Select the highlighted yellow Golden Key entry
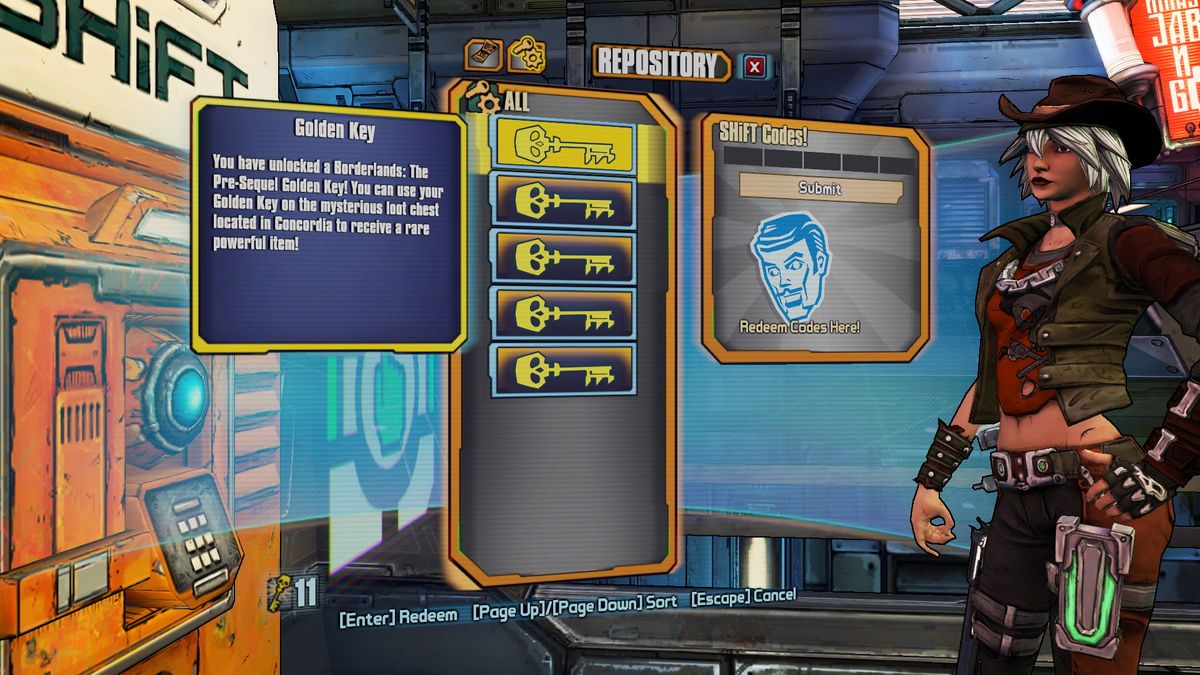 pyautogui.click(x=563, y=147)
